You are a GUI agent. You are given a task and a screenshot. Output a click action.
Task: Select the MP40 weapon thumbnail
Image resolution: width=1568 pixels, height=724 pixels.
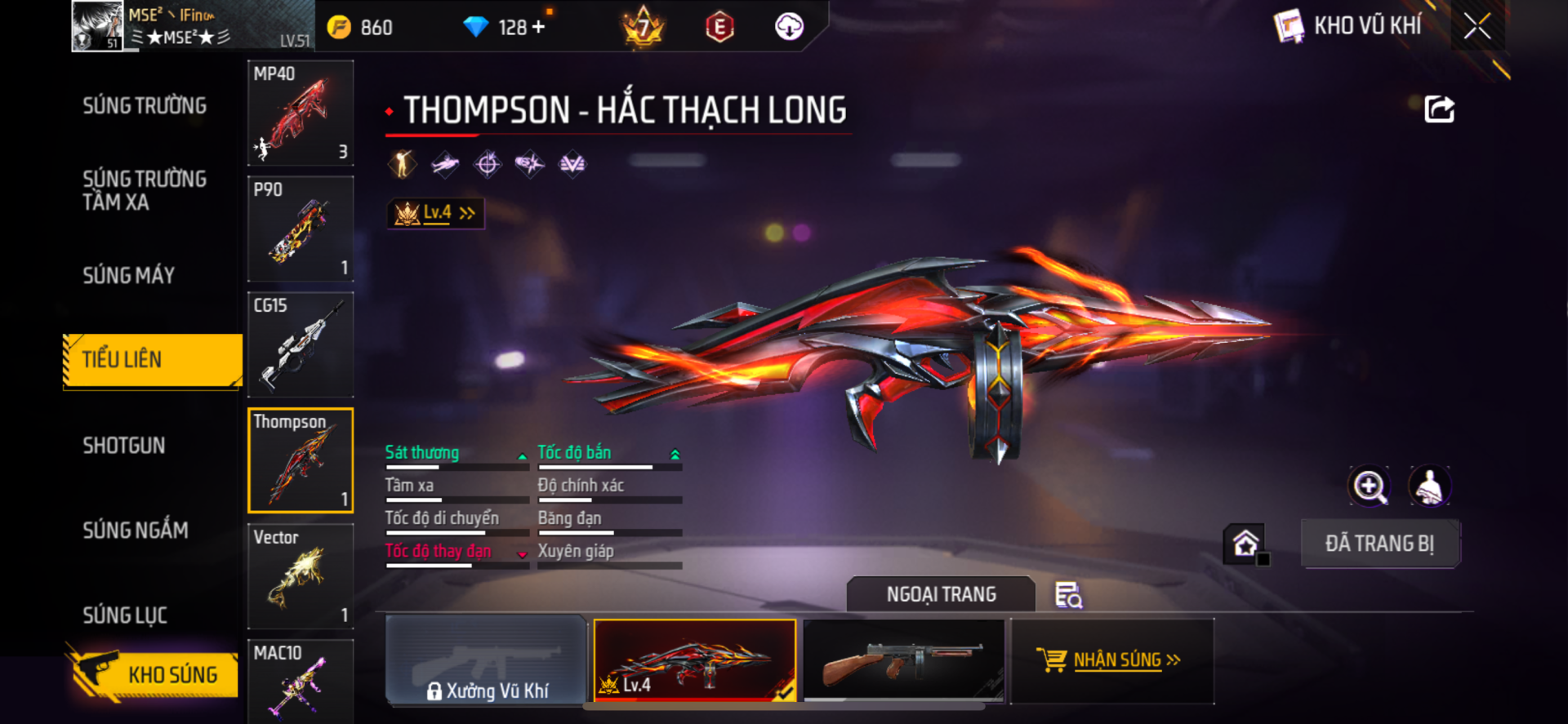[x=301, y=113]
